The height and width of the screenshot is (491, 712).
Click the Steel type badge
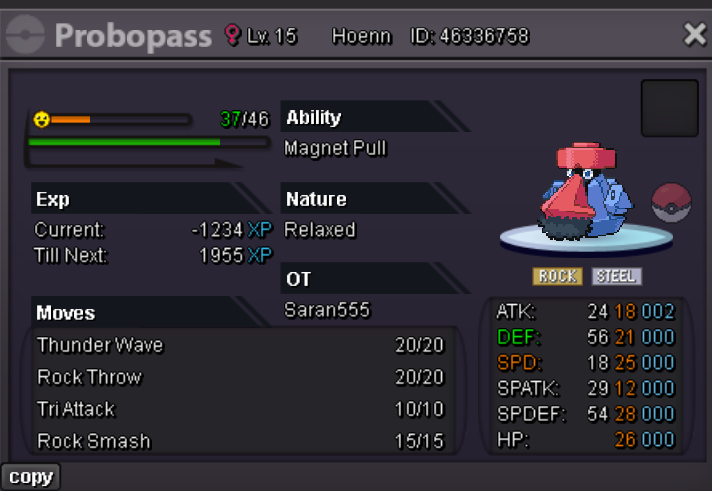tap(616, 276)
